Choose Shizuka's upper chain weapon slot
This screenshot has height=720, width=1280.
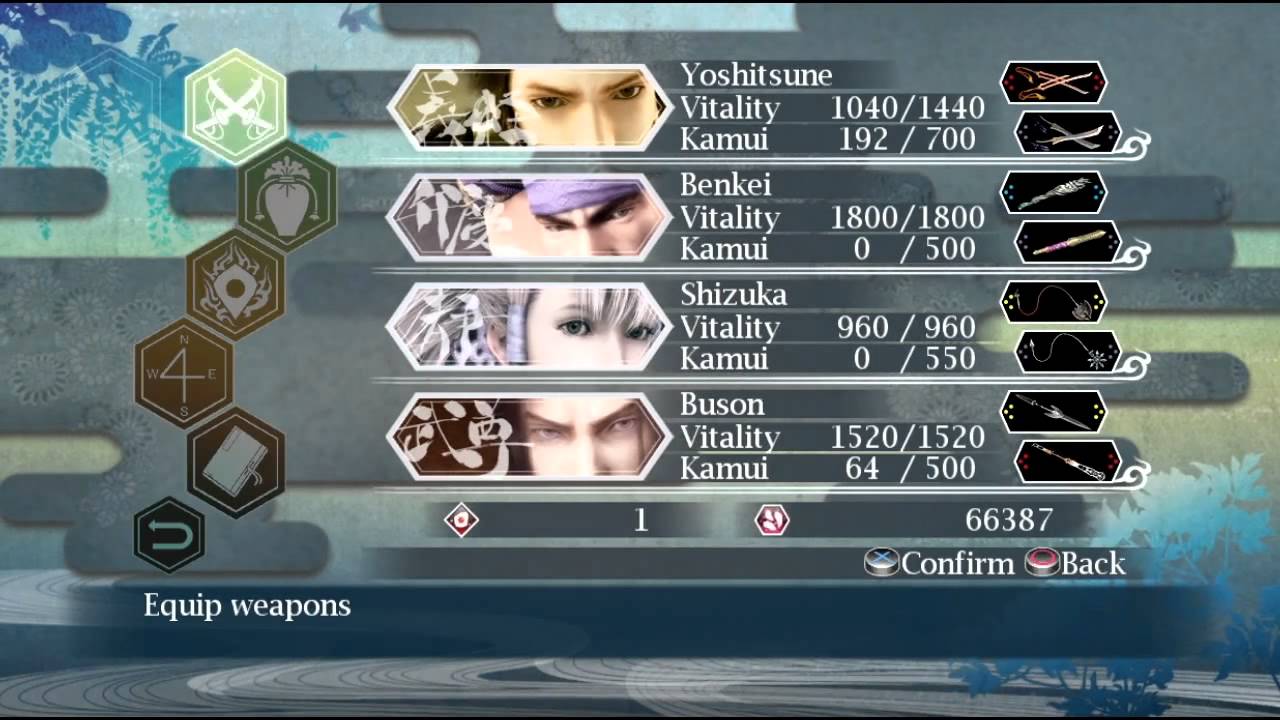tap(1053, 302)
